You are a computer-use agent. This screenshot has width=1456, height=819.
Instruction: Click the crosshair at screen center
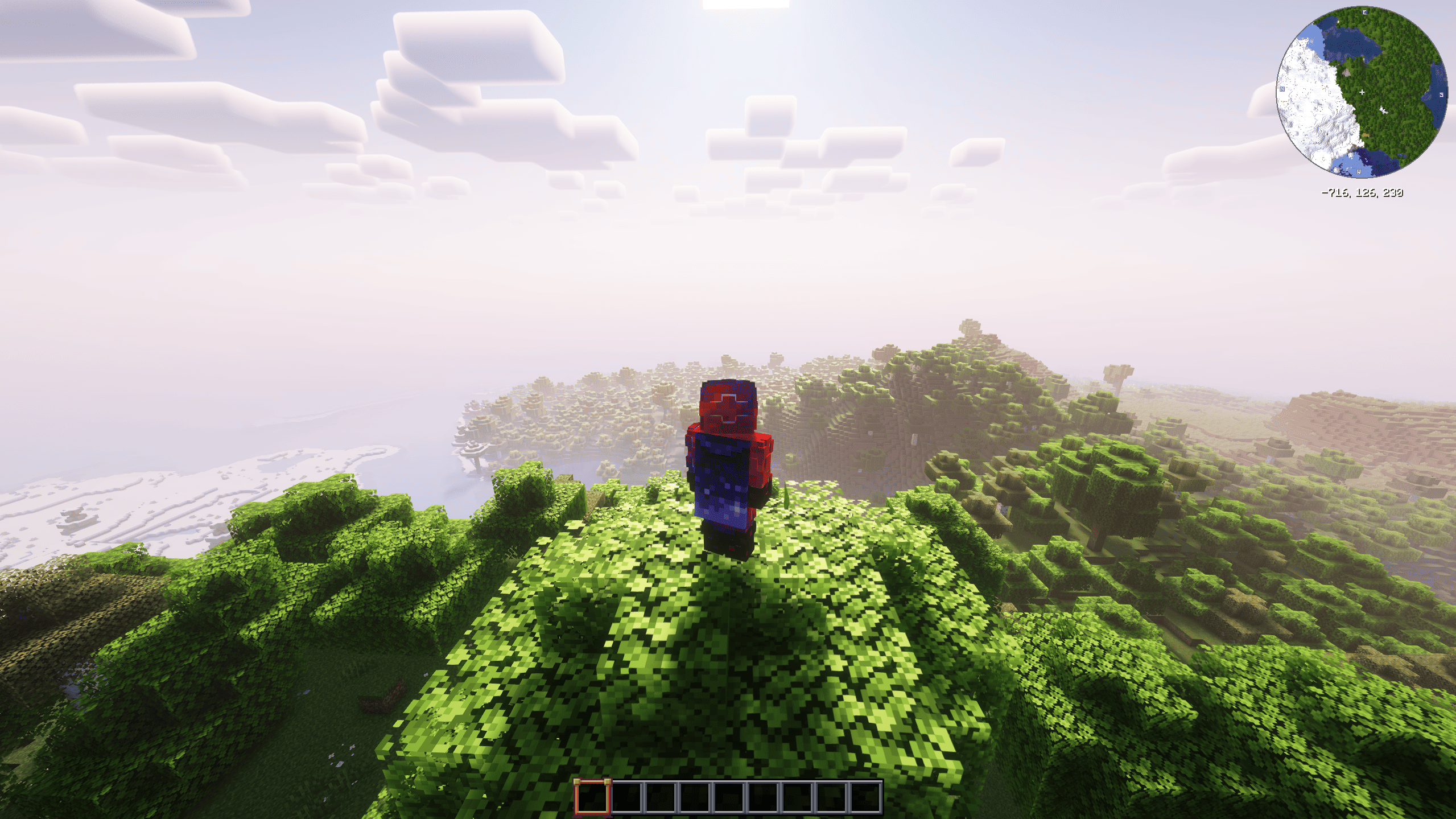(x=728, y=410)
